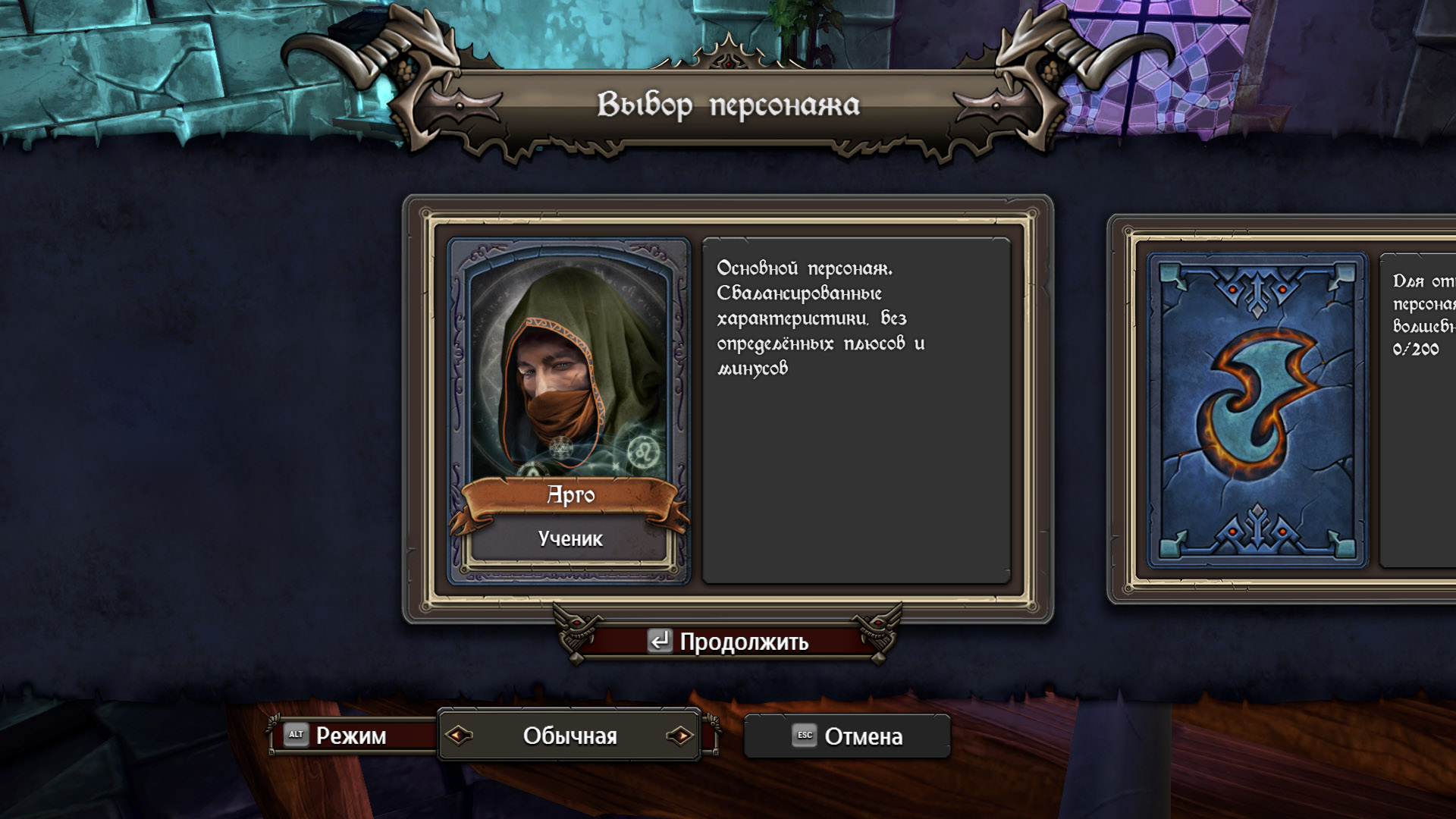The width and height of the screenshot is (1456, 819).
Task: Choose the locked character card
Action: coord(1257,409)
